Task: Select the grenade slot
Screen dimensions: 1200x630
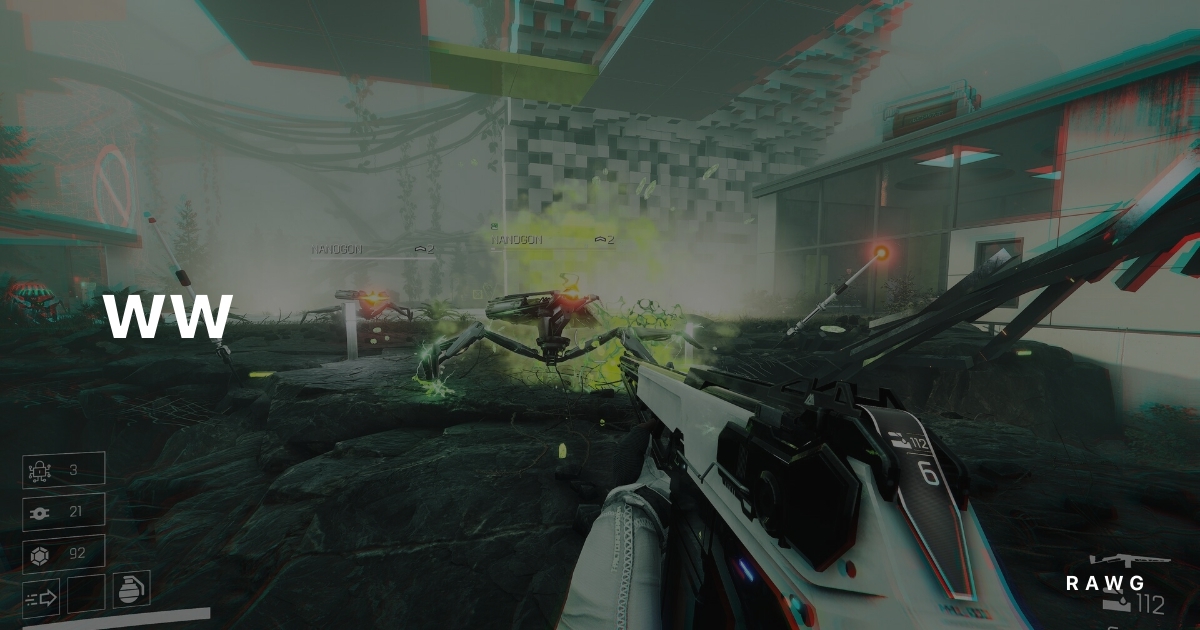Action: point(131,589)
